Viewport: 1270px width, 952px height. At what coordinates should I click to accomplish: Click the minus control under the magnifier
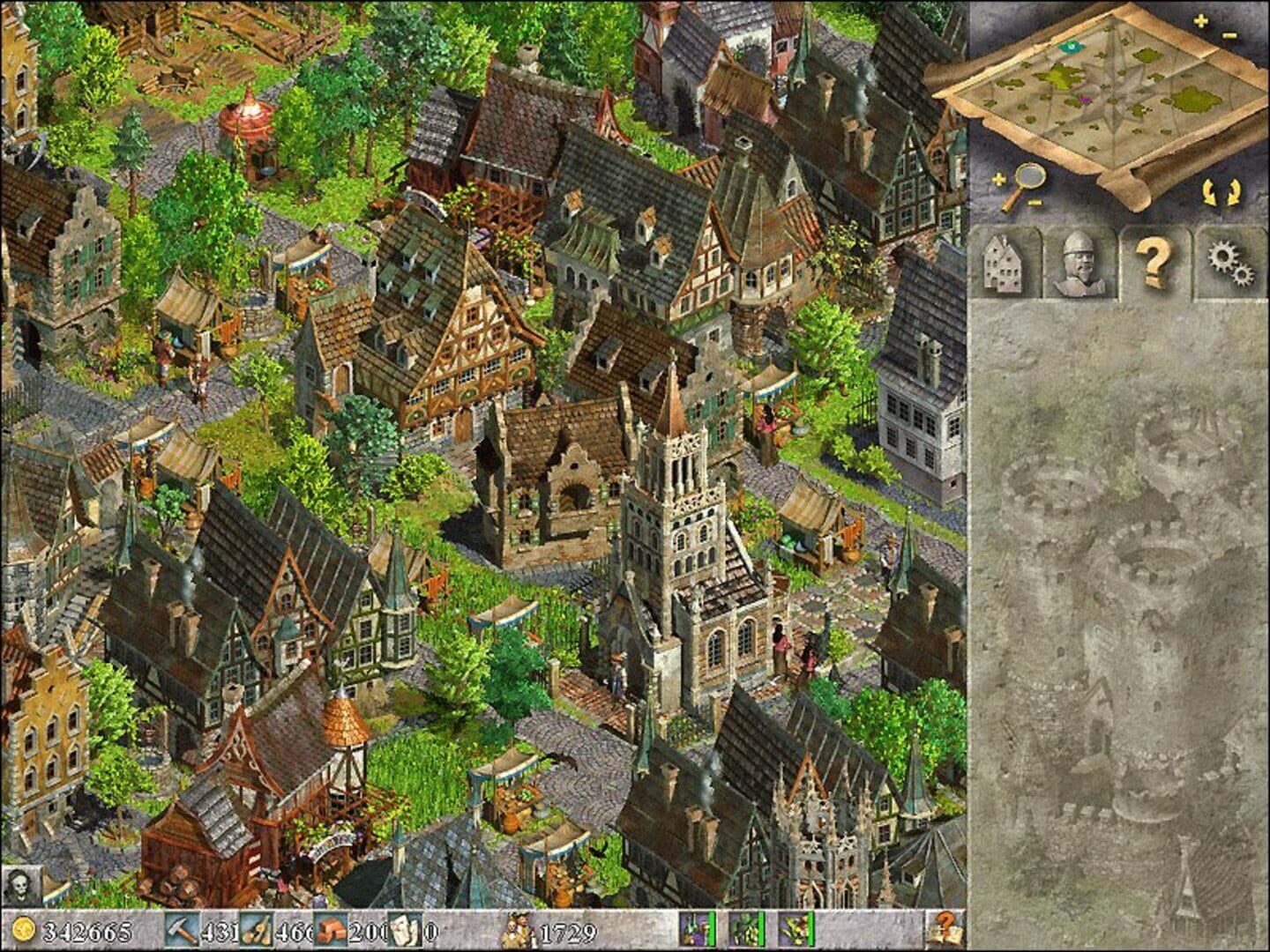click(x=1035, y=203)
